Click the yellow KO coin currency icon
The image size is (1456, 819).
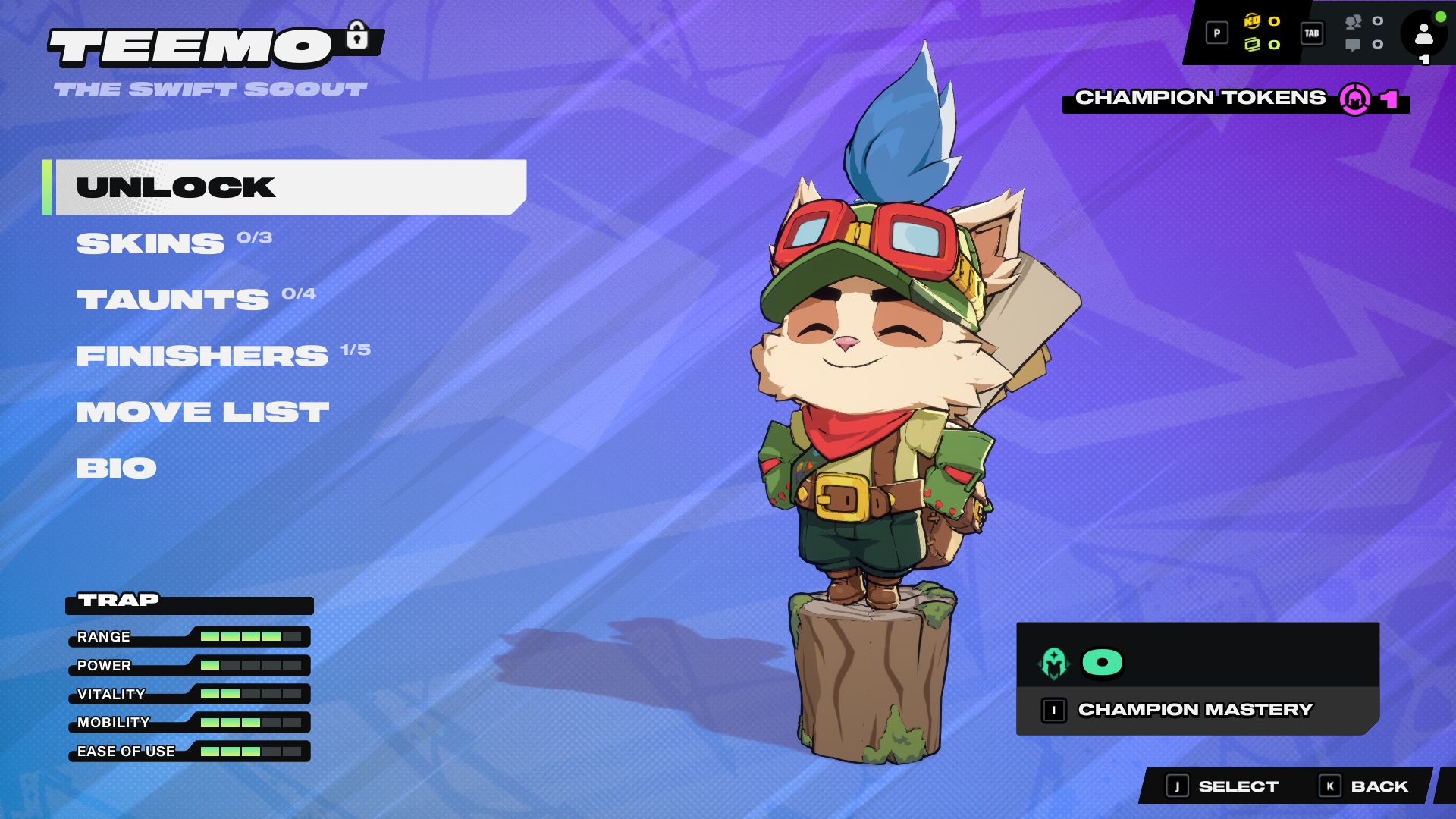(x=1252, y=21)
